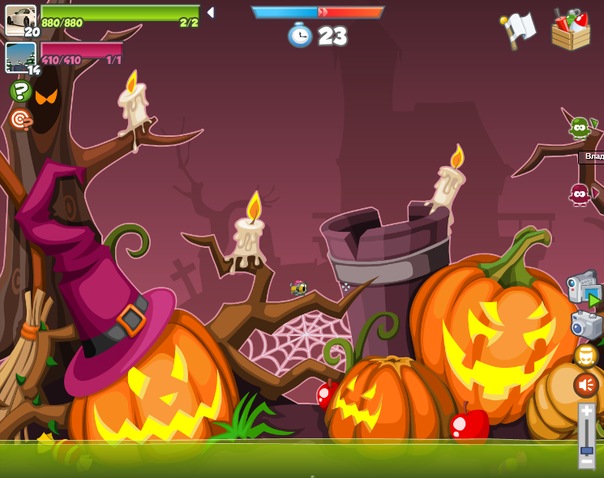Open the weapons crate inventory
The image size is (604, 478).
570,29
